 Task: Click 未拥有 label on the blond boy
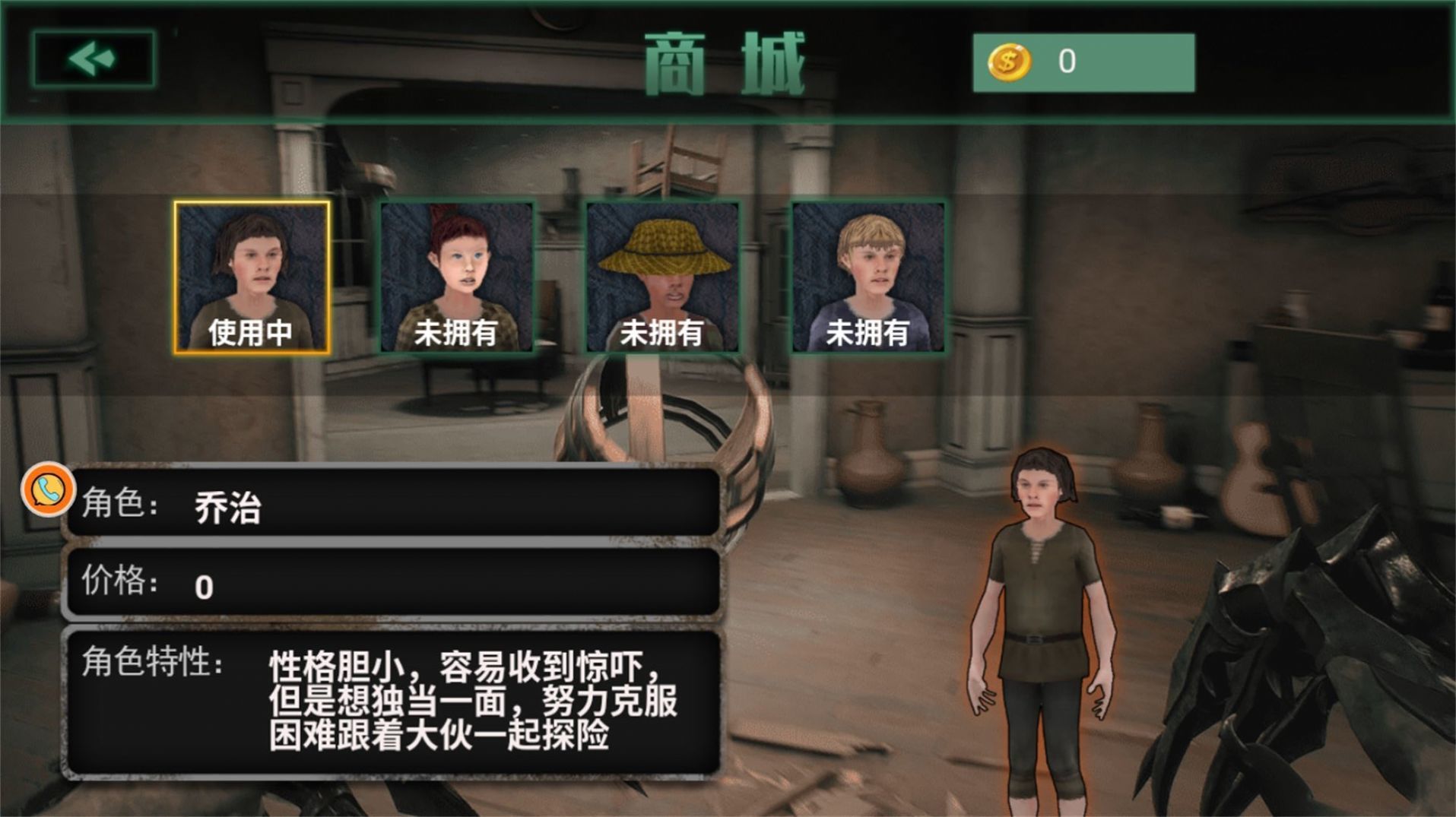[x=868, y=331]
